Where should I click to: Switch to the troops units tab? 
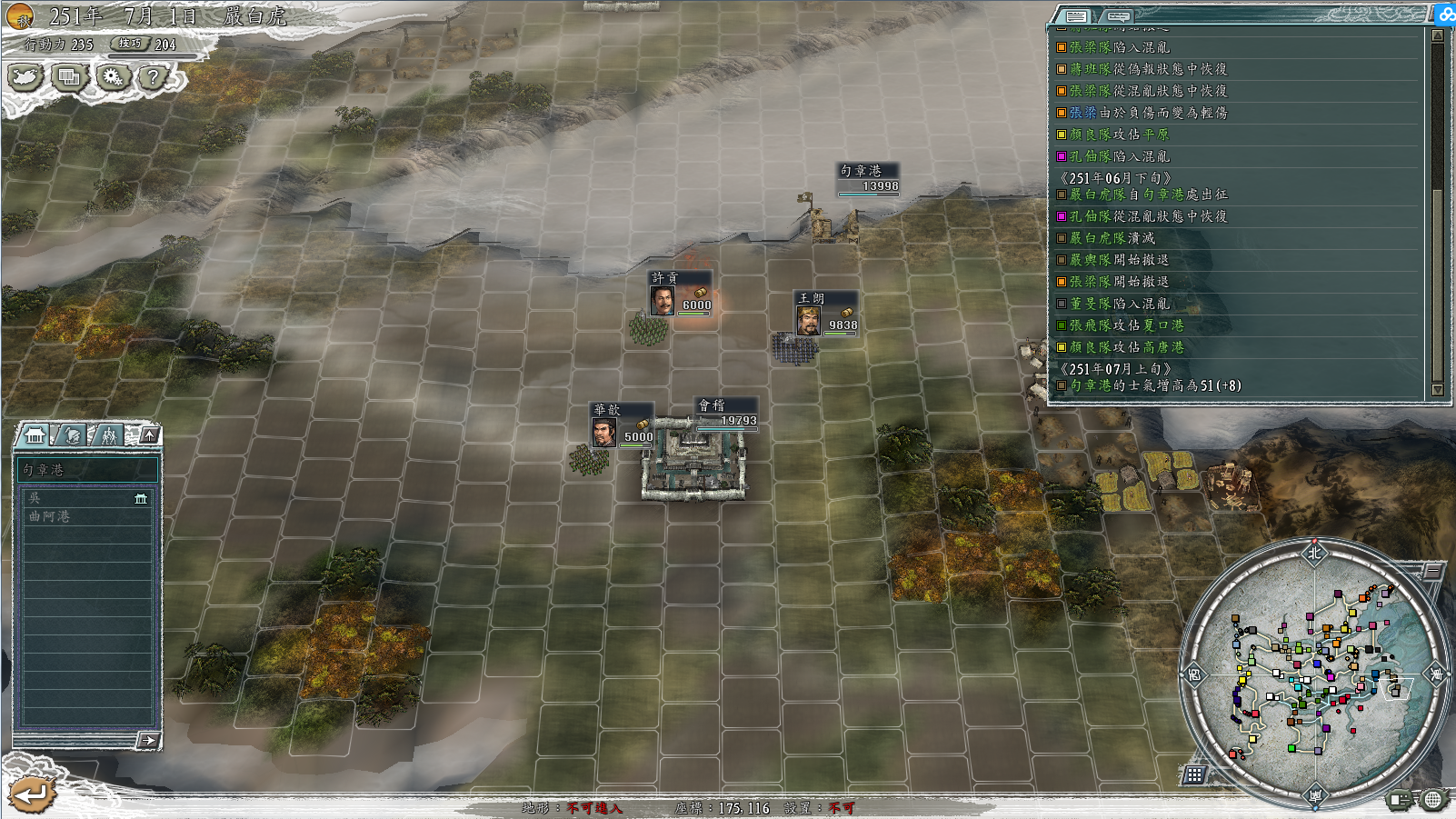[109, 435]
